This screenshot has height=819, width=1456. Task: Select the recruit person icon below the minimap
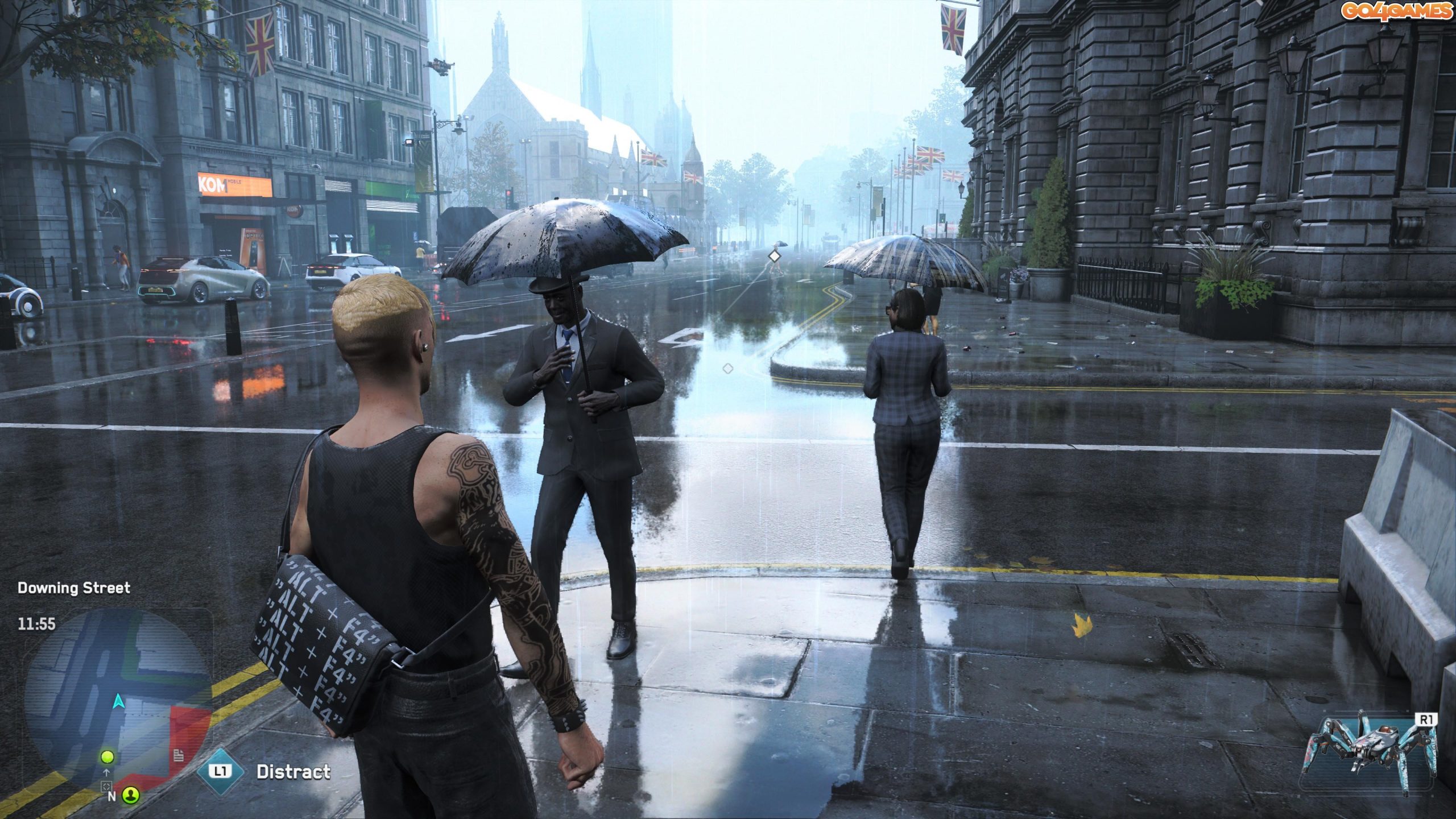pyautogui.click(x=130, y=796)
